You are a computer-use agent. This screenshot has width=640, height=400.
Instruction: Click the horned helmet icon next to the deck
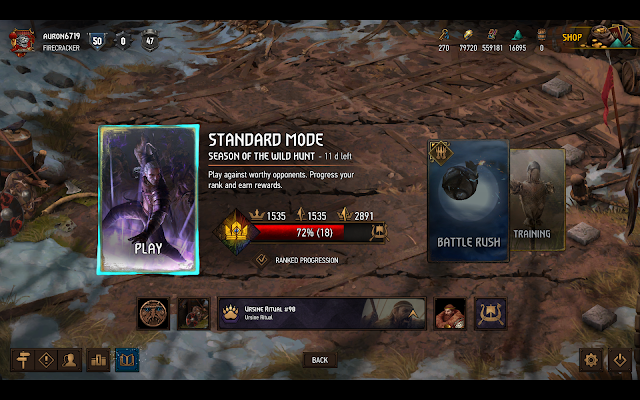tap(490, 314)
